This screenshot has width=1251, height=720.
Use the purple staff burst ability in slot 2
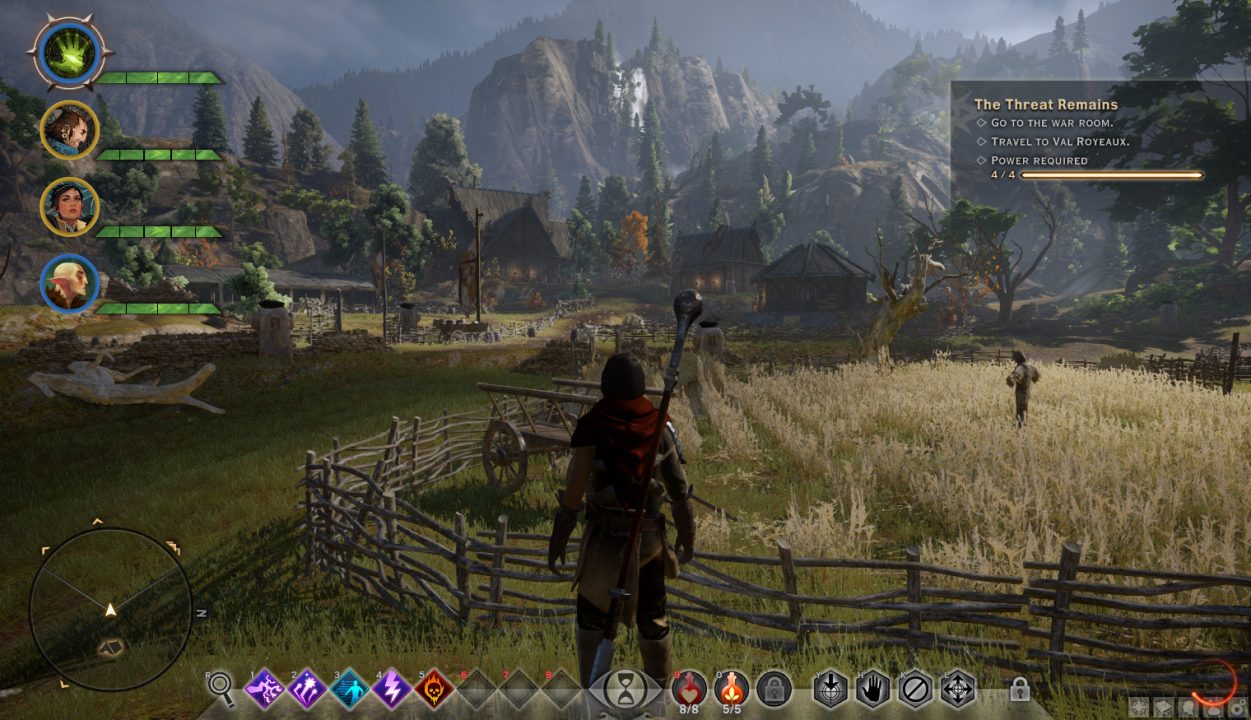(307, 689)
